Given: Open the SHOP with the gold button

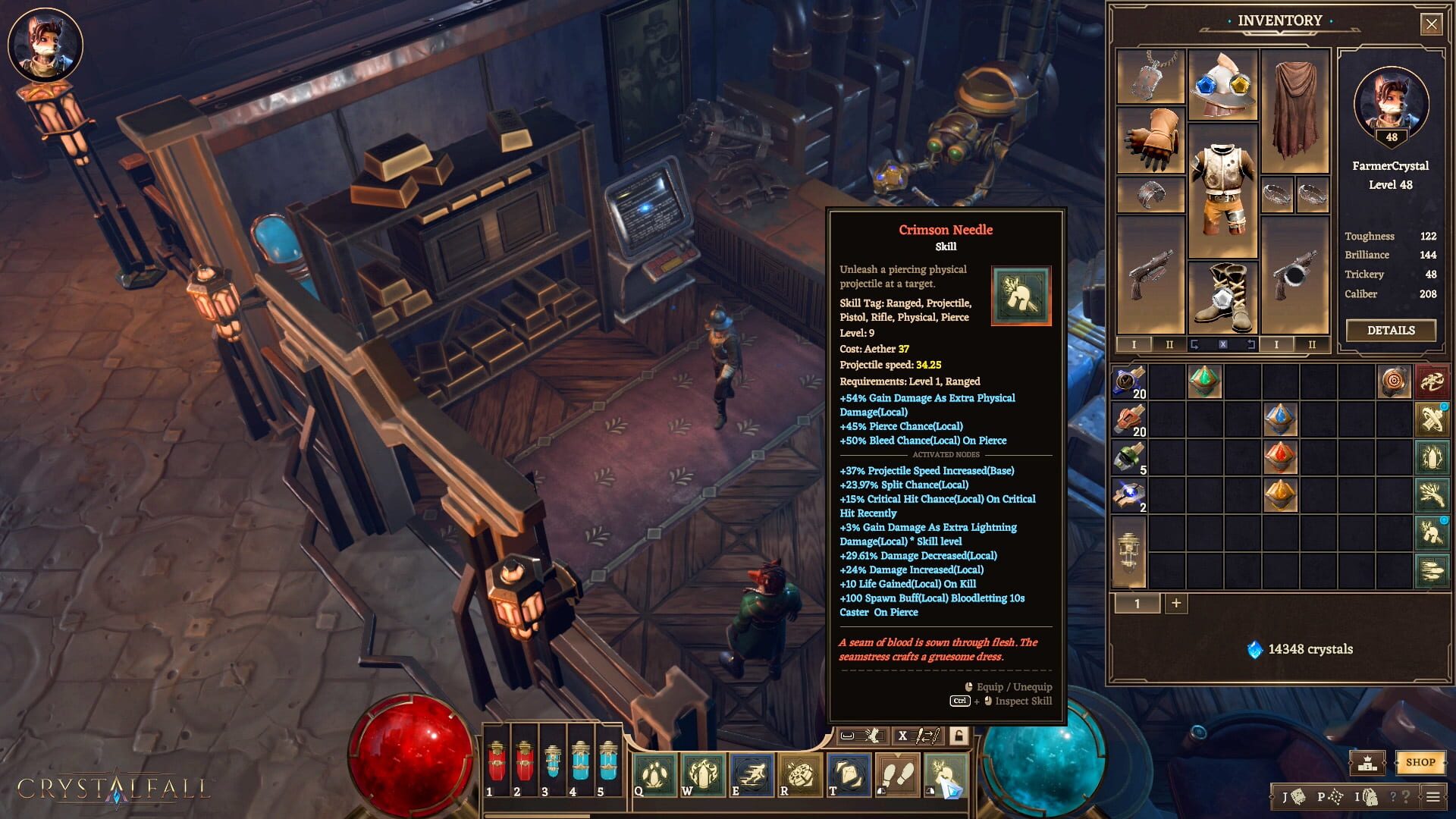Looking at the screenshot, I should [x=1421, y=763].
